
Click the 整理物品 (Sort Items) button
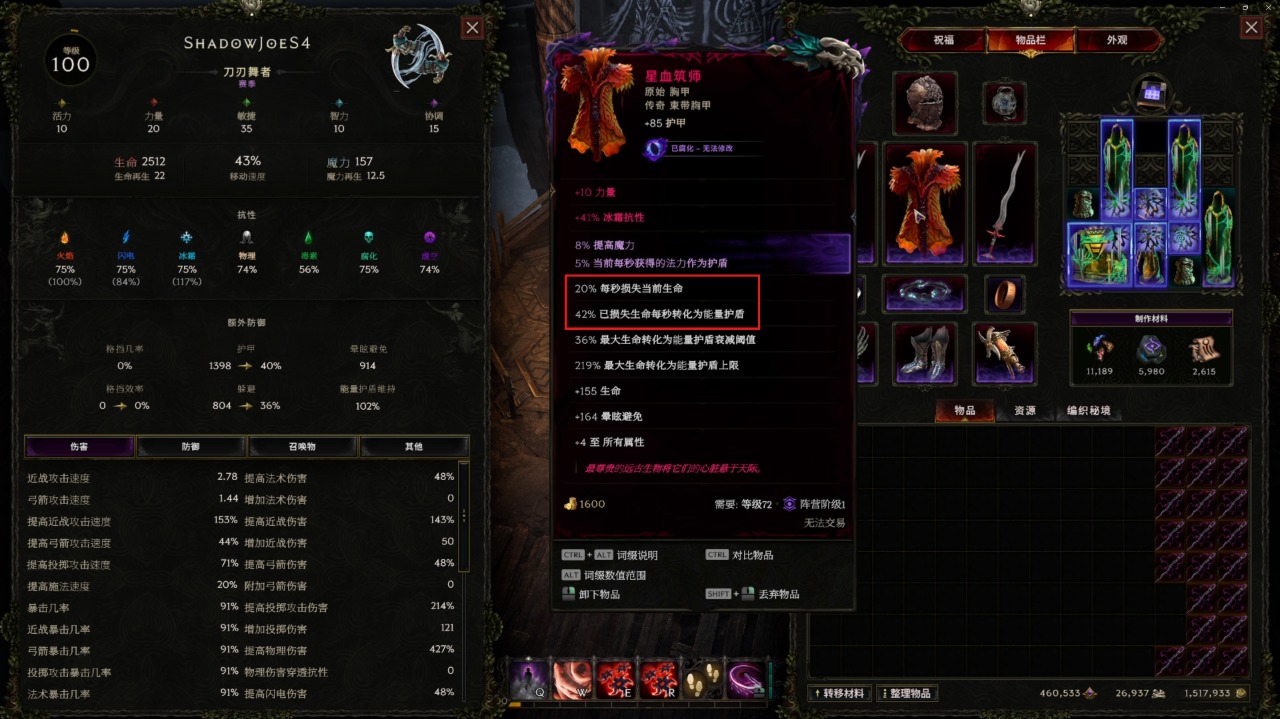(x=908, y=693)
